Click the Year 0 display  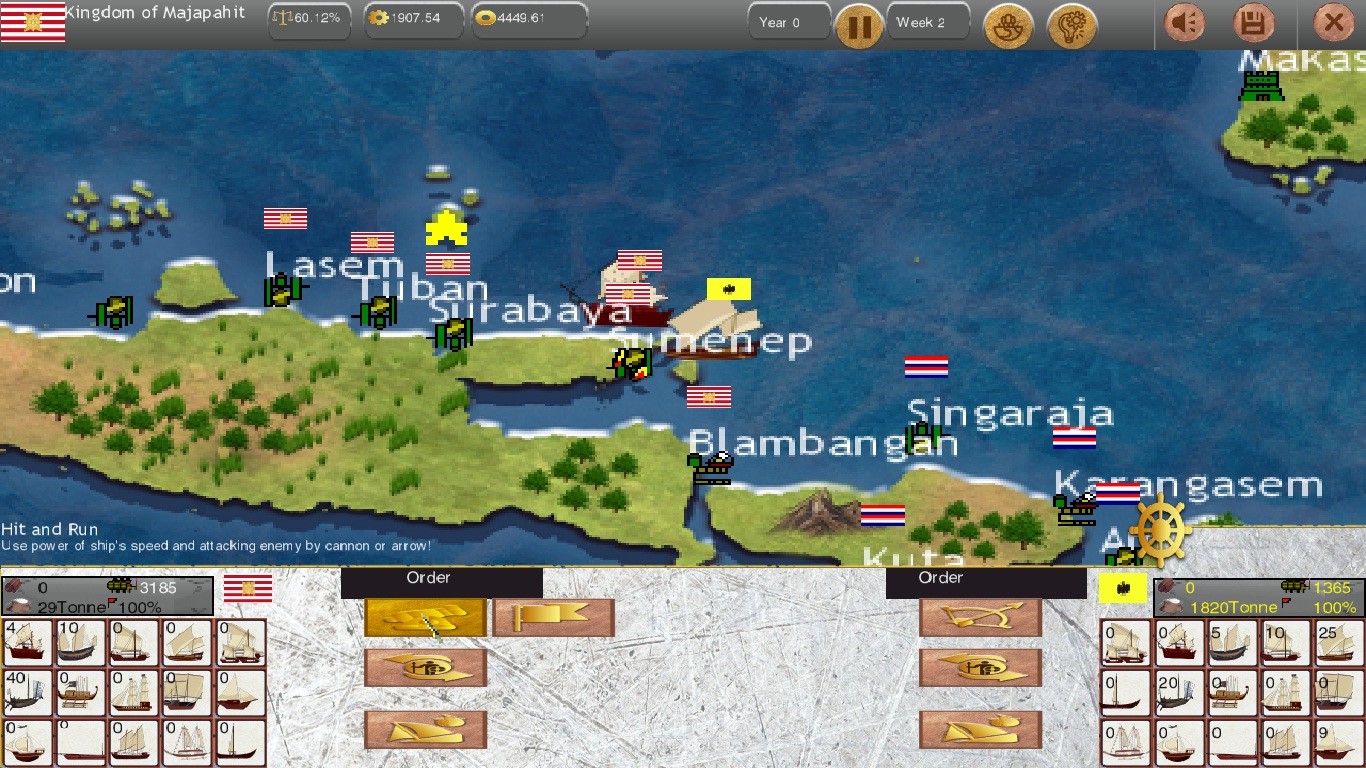[788, 20]
